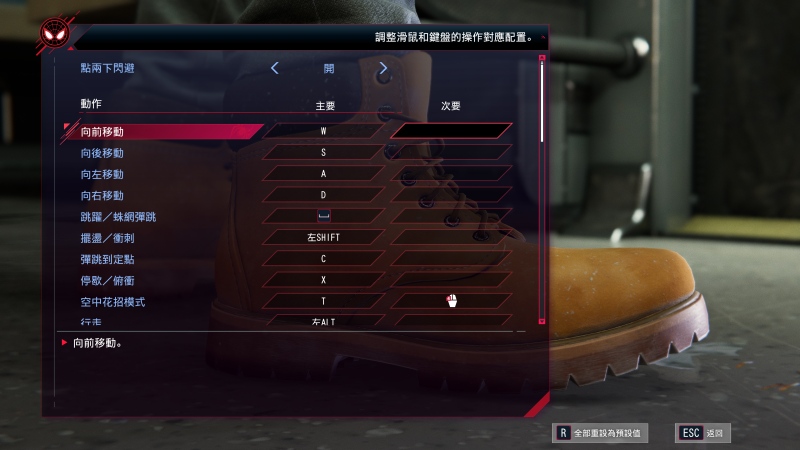Image resolution: width=800 pixels, height=450 pixels.
Task: Select the 向後移動 action row
Action: [102, 152]
